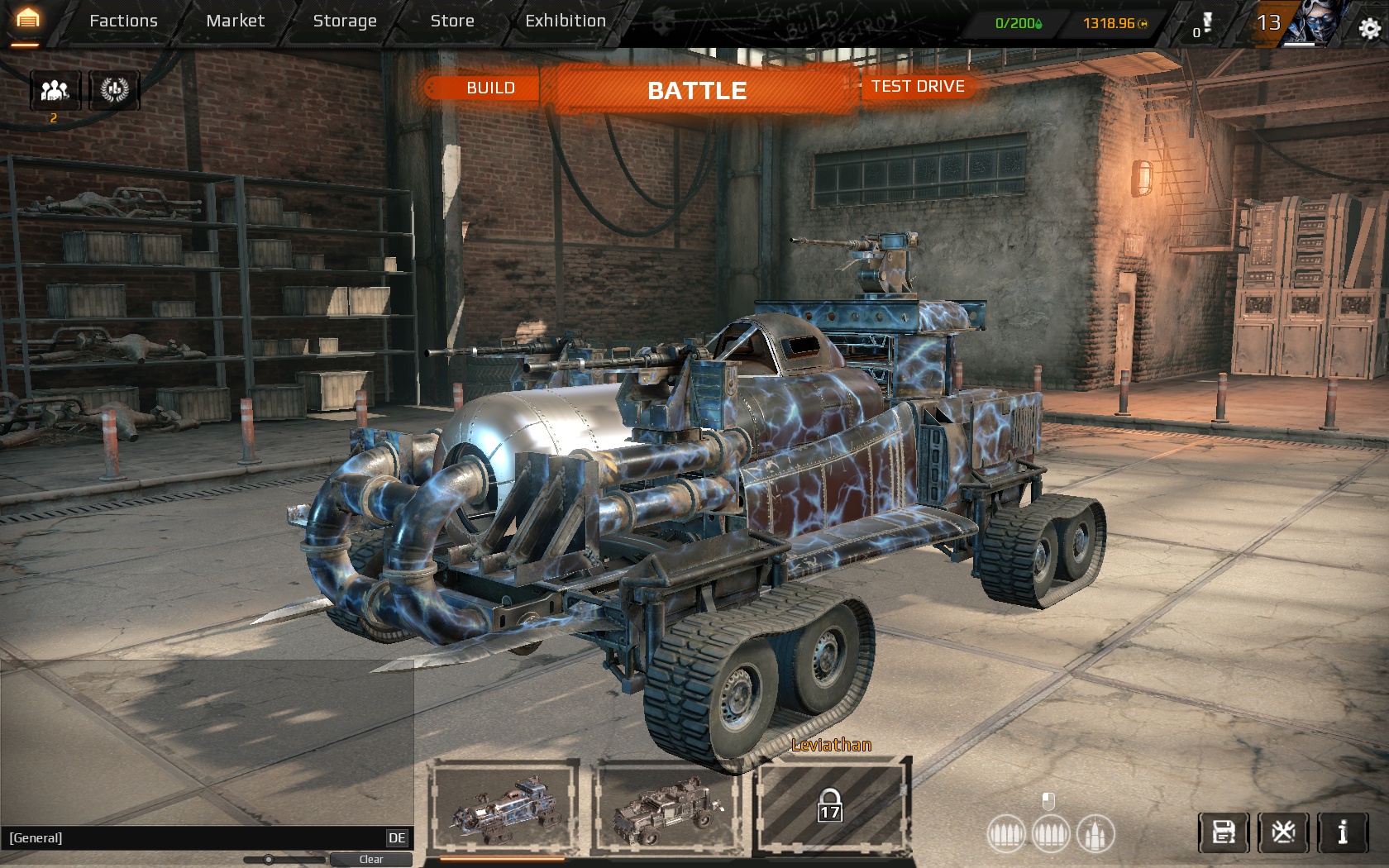Click the locked Leviathan slot
Viewport: 1389px width, 868px height.
point(831,806)
